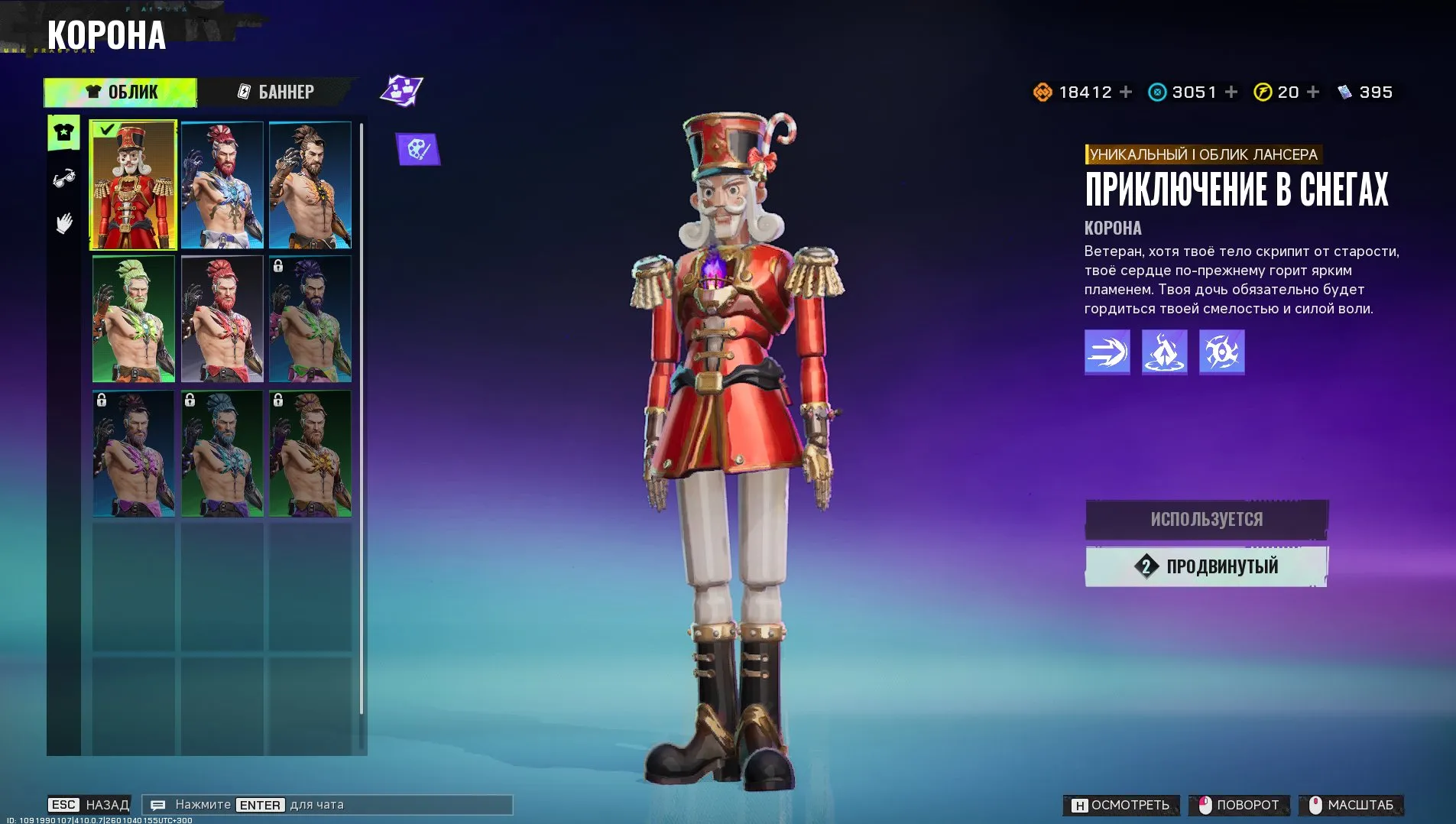Add more blue currency with plus
The width and height of the screenshot is (1456, 824).
click(x=1231, y=92)
